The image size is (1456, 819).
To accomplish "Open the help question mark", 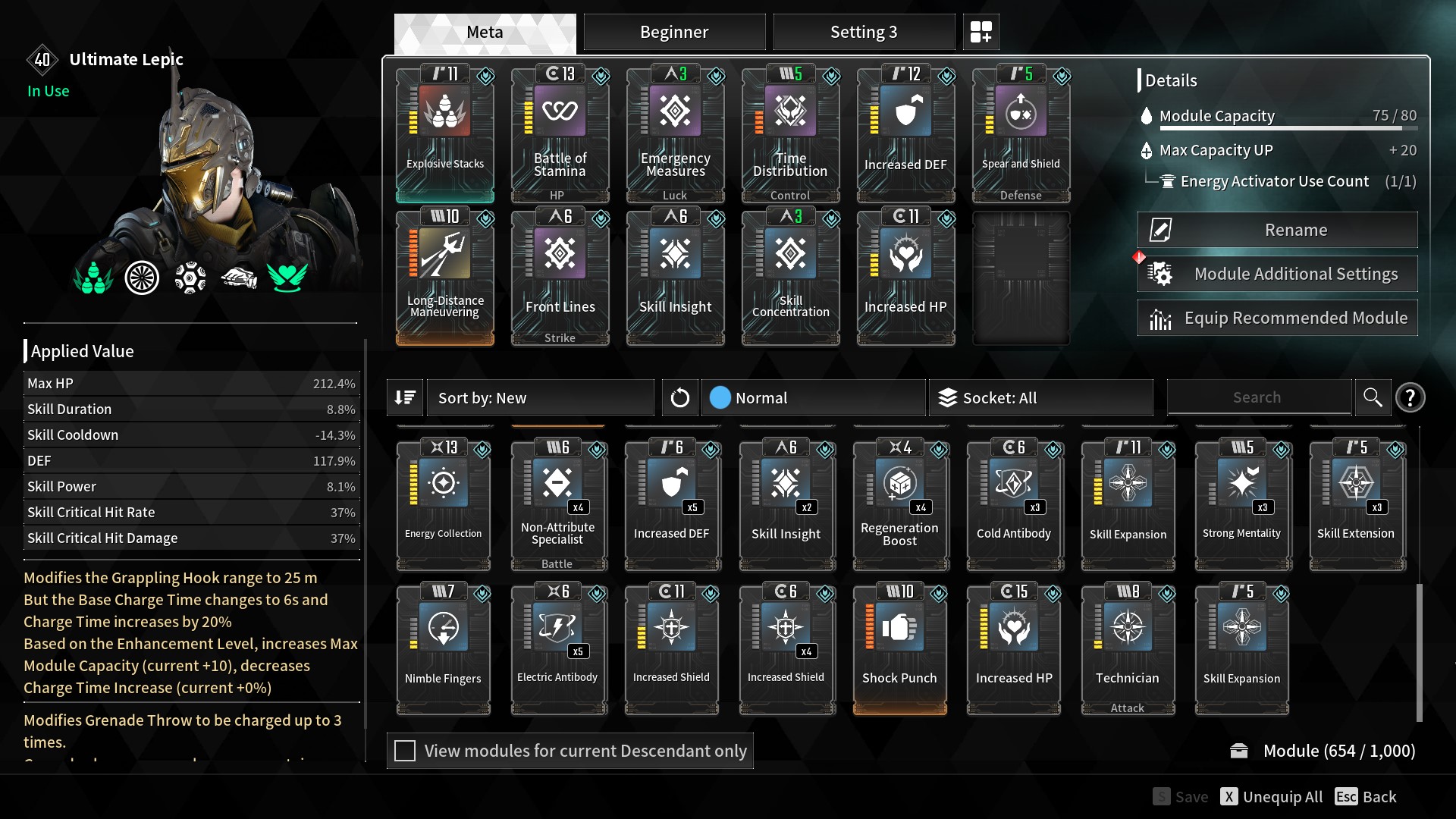I will (1410, 397).
